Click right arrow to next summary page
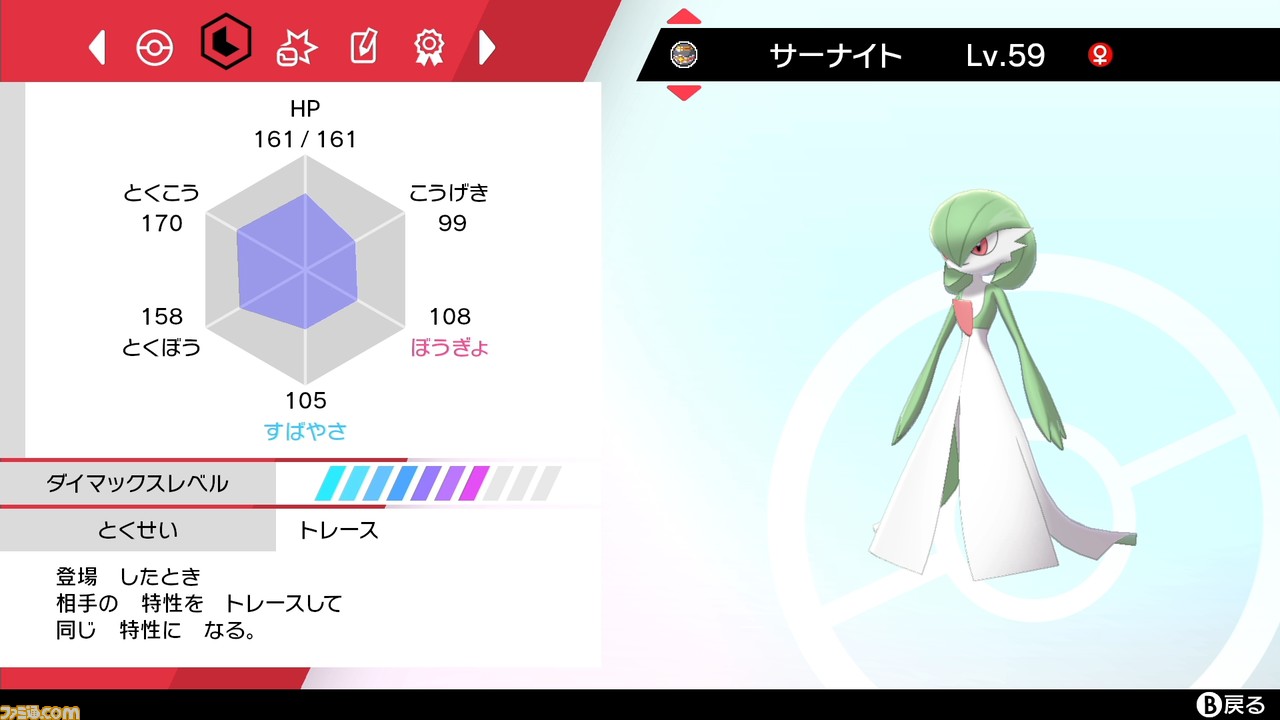 tap(487, 46)
